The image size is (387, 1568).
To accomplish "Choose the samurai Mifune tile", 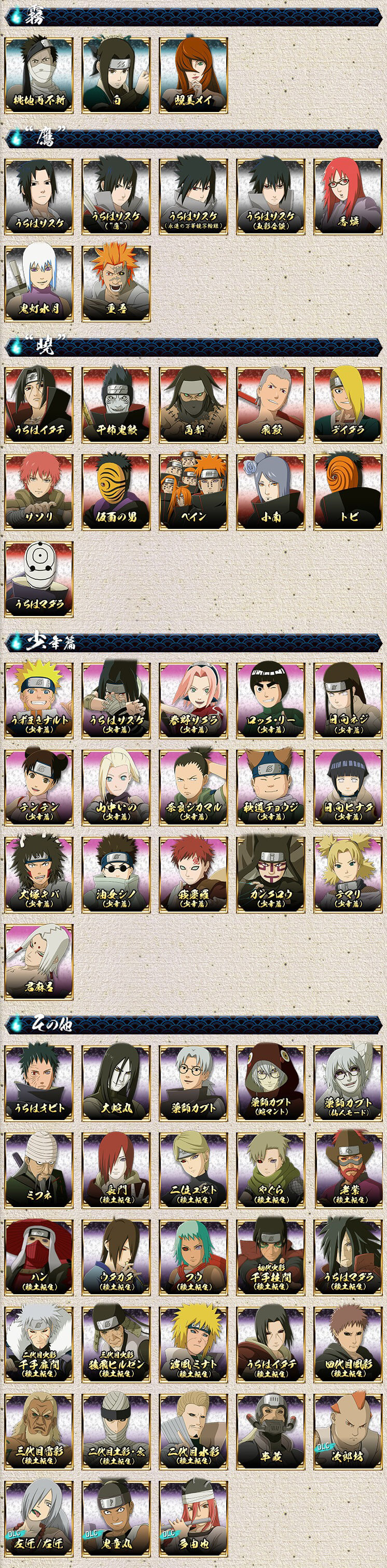I will point(38,1170).
